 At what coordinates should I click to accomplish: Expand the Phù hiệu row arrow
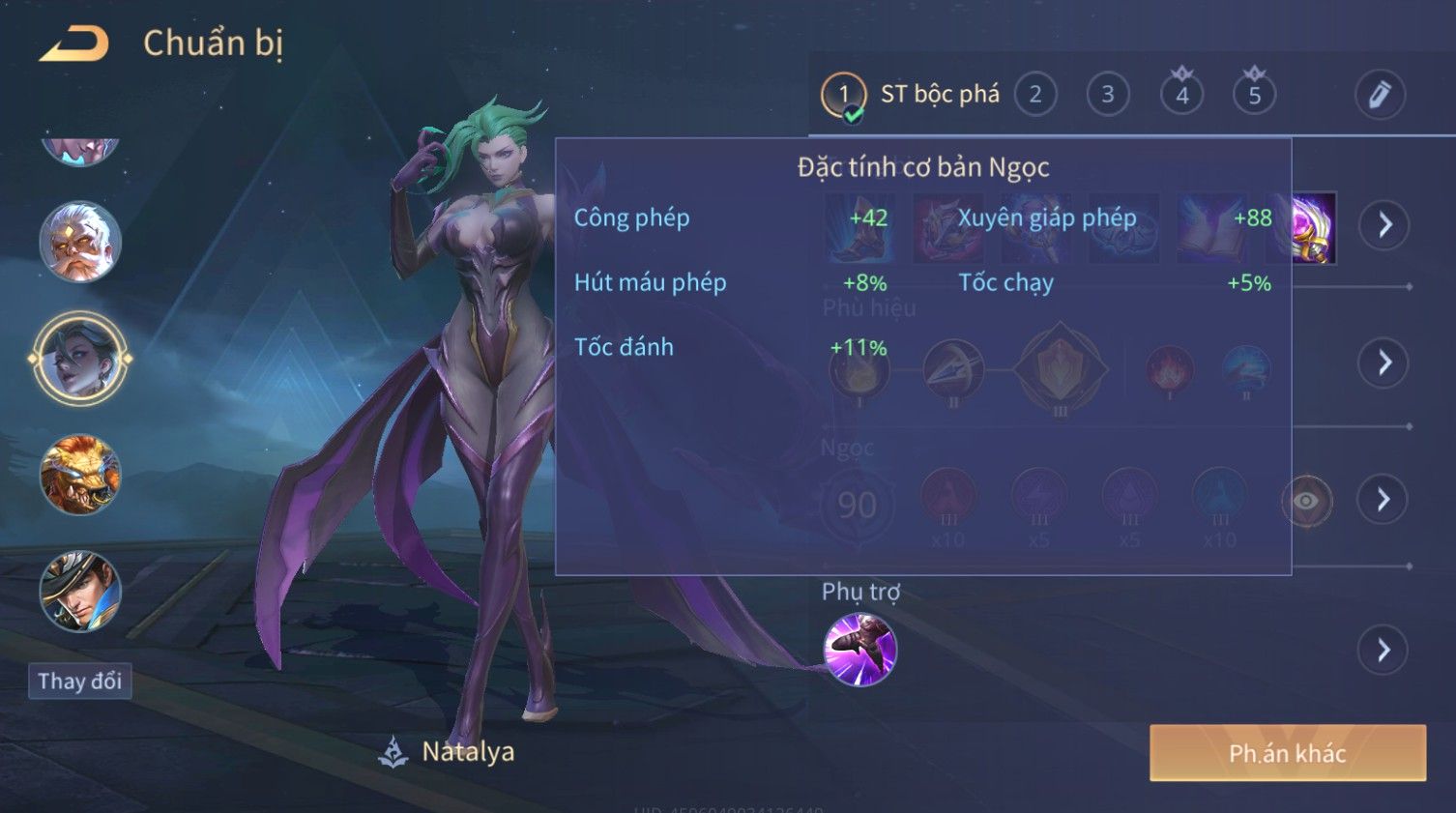click(1384, 363)
